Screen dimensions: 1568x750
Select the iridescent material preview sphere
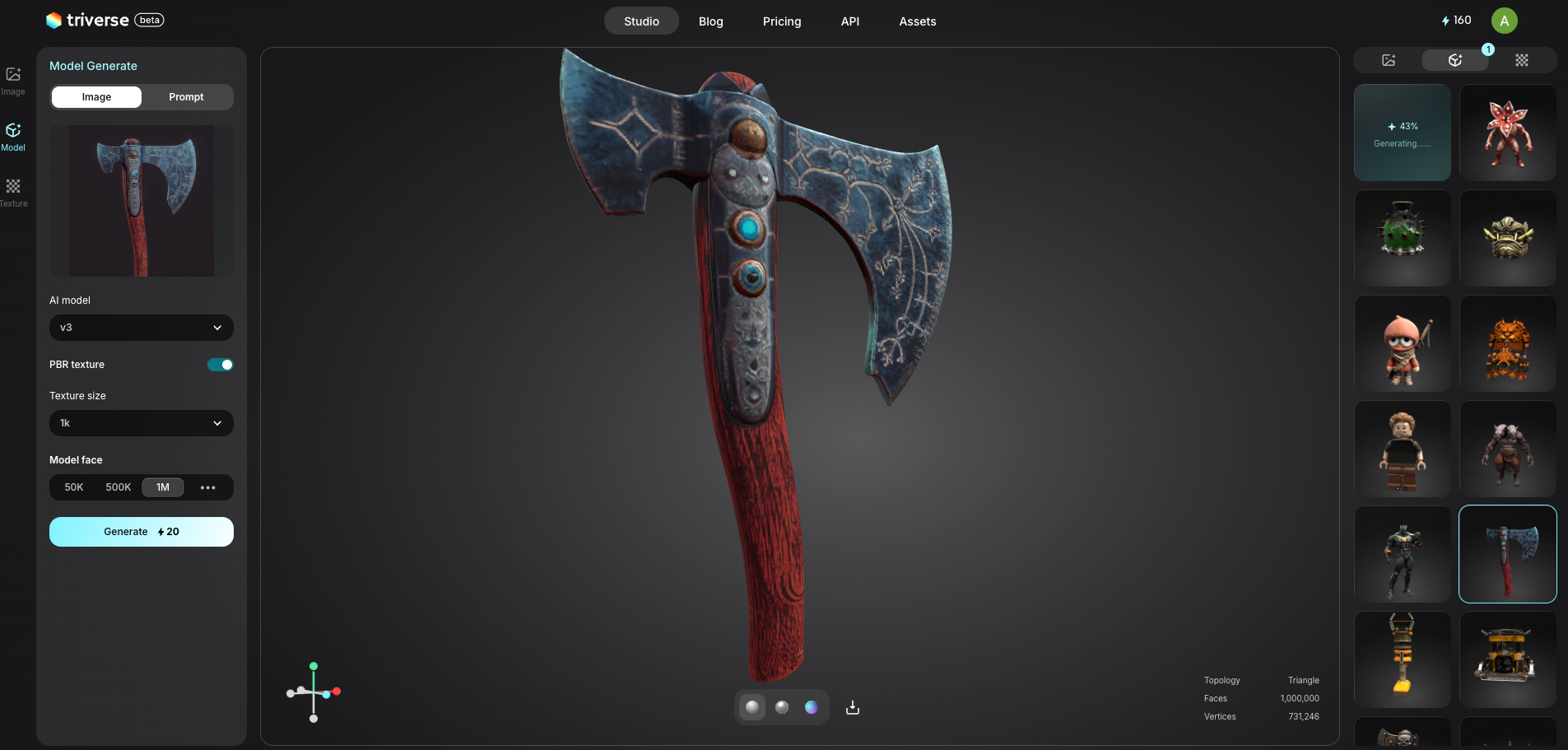coord(811,707)
